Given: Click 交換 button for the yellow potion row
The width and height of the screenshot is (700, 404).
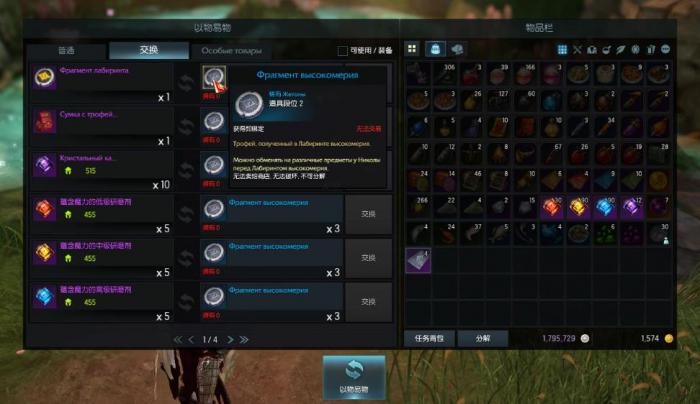Looking at the screenshot, I should [368, 258].
